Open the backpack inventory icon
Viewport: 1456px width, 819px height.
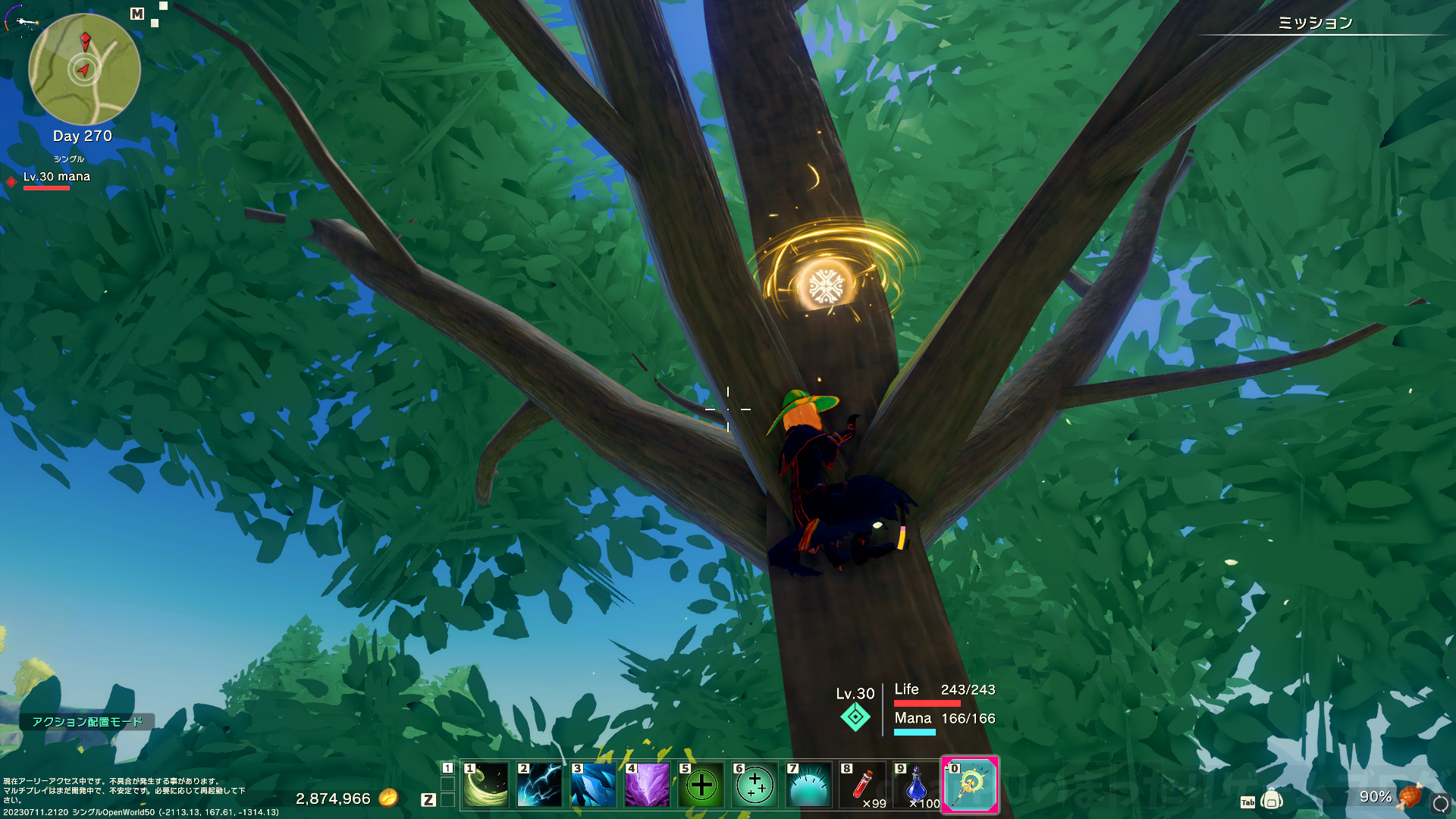click(x=1272, y=800)
